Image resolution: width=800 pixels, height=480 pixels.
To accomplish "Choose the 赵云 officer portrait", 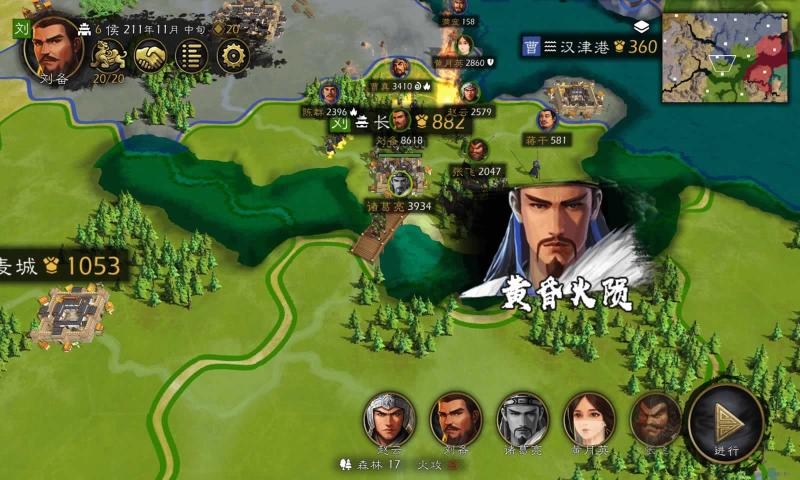I will click(389, 418).
